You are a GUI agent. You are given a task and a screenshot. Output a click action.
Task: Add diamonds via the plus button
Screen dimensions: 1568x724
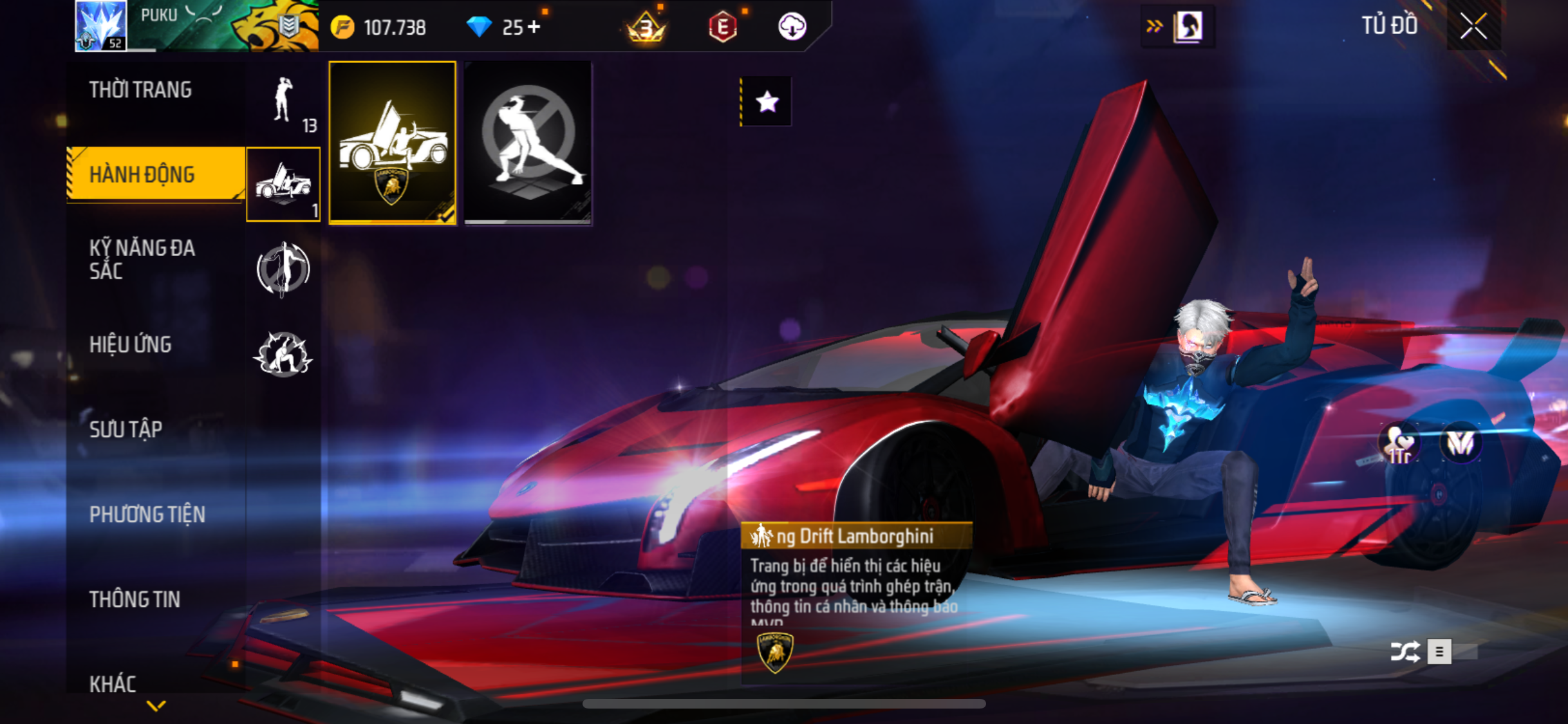click(534, 27)
